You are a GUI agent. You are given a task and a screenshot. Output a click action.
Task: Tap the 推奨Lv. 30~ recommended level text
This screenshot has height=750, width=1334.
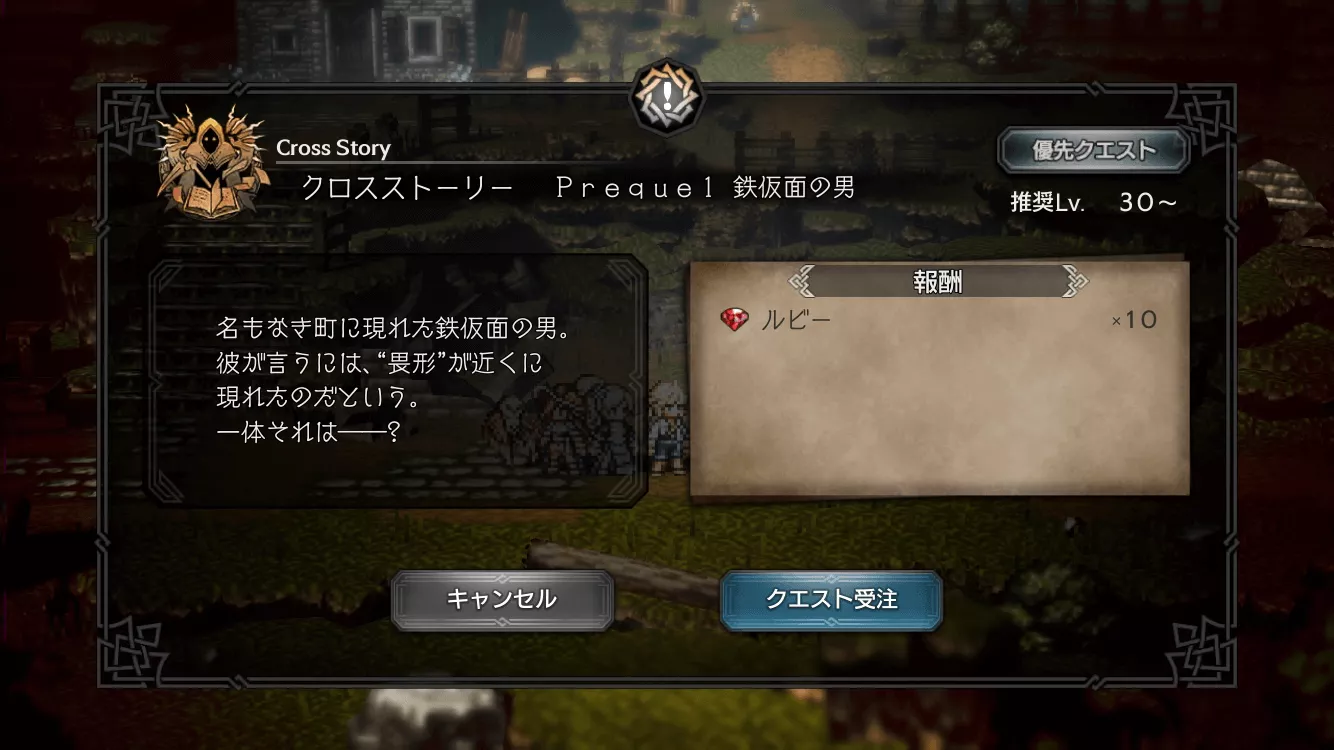coord(1092,201)
